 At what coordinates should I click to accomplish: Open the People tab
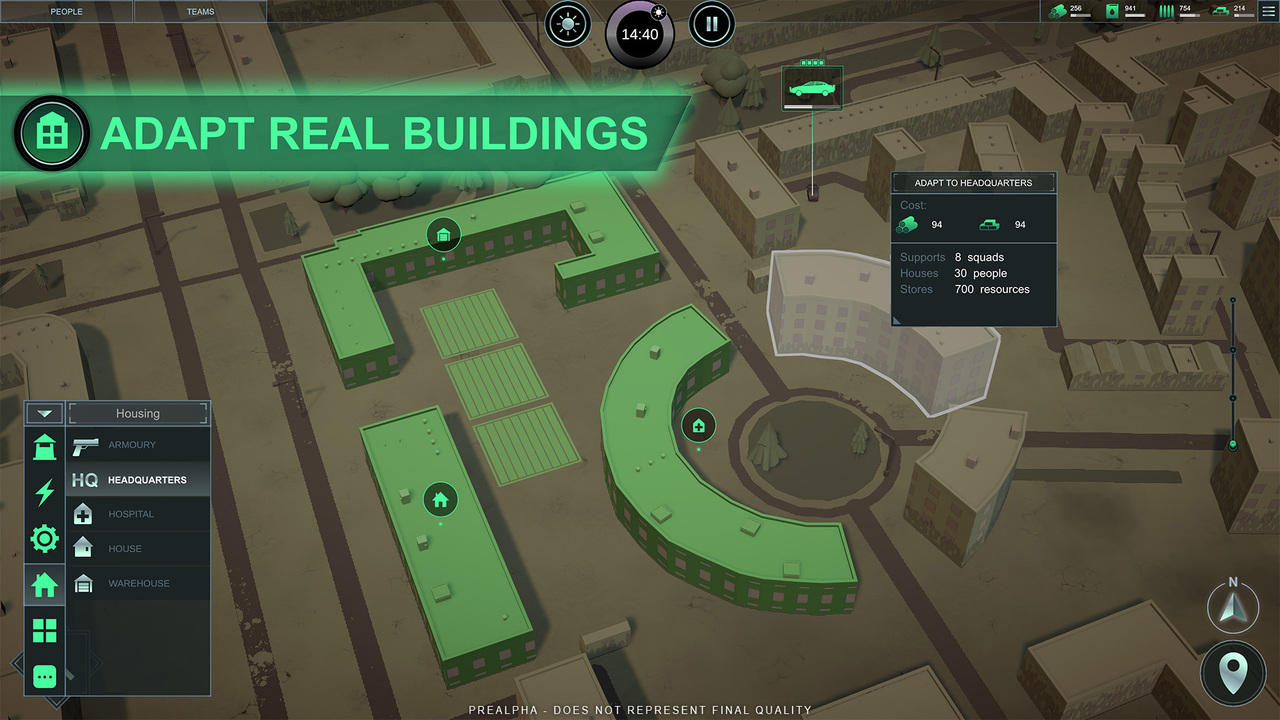coord(66,12)
